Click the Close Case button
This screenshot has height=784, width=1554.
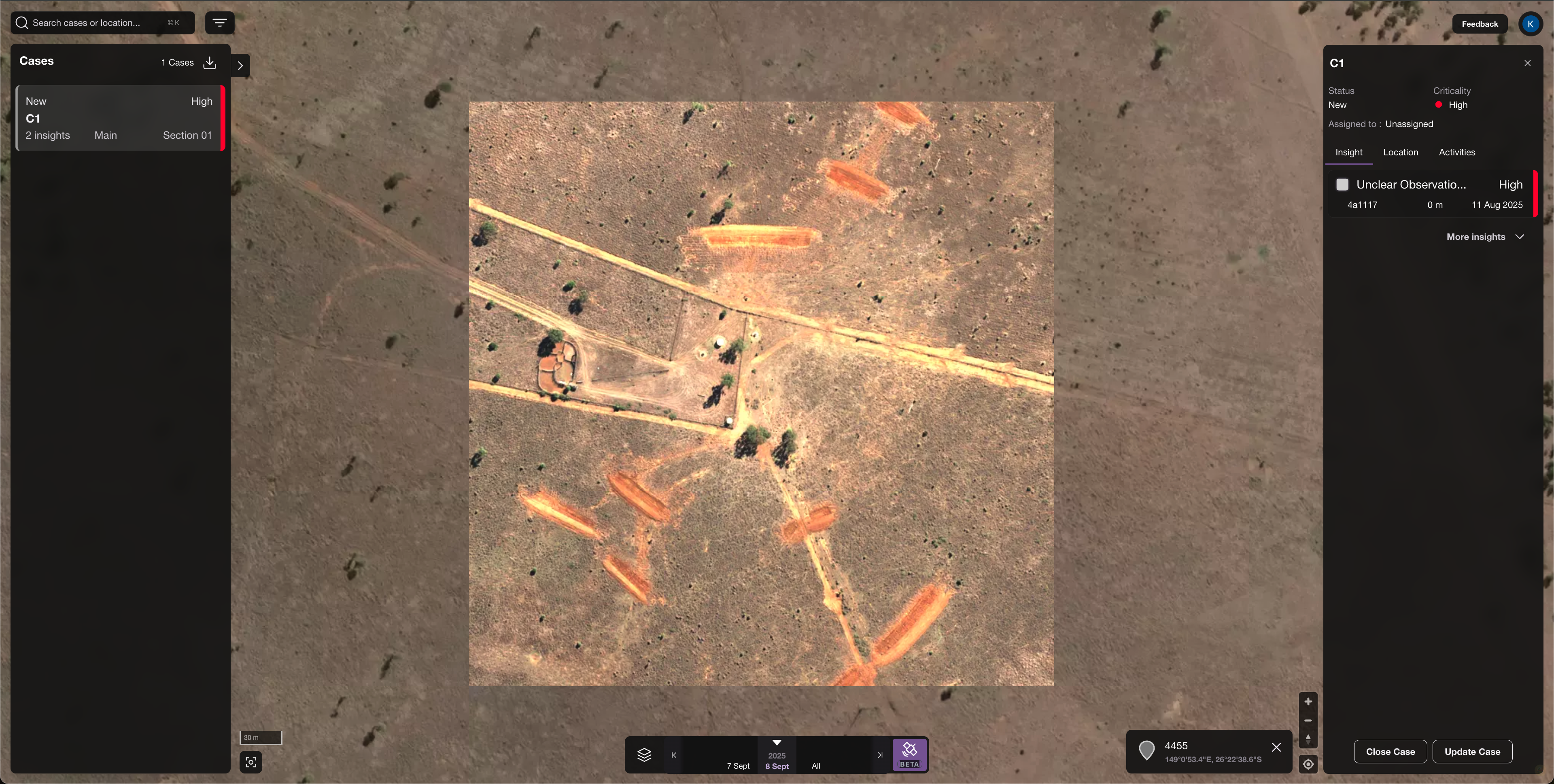tap(1390, 751)
